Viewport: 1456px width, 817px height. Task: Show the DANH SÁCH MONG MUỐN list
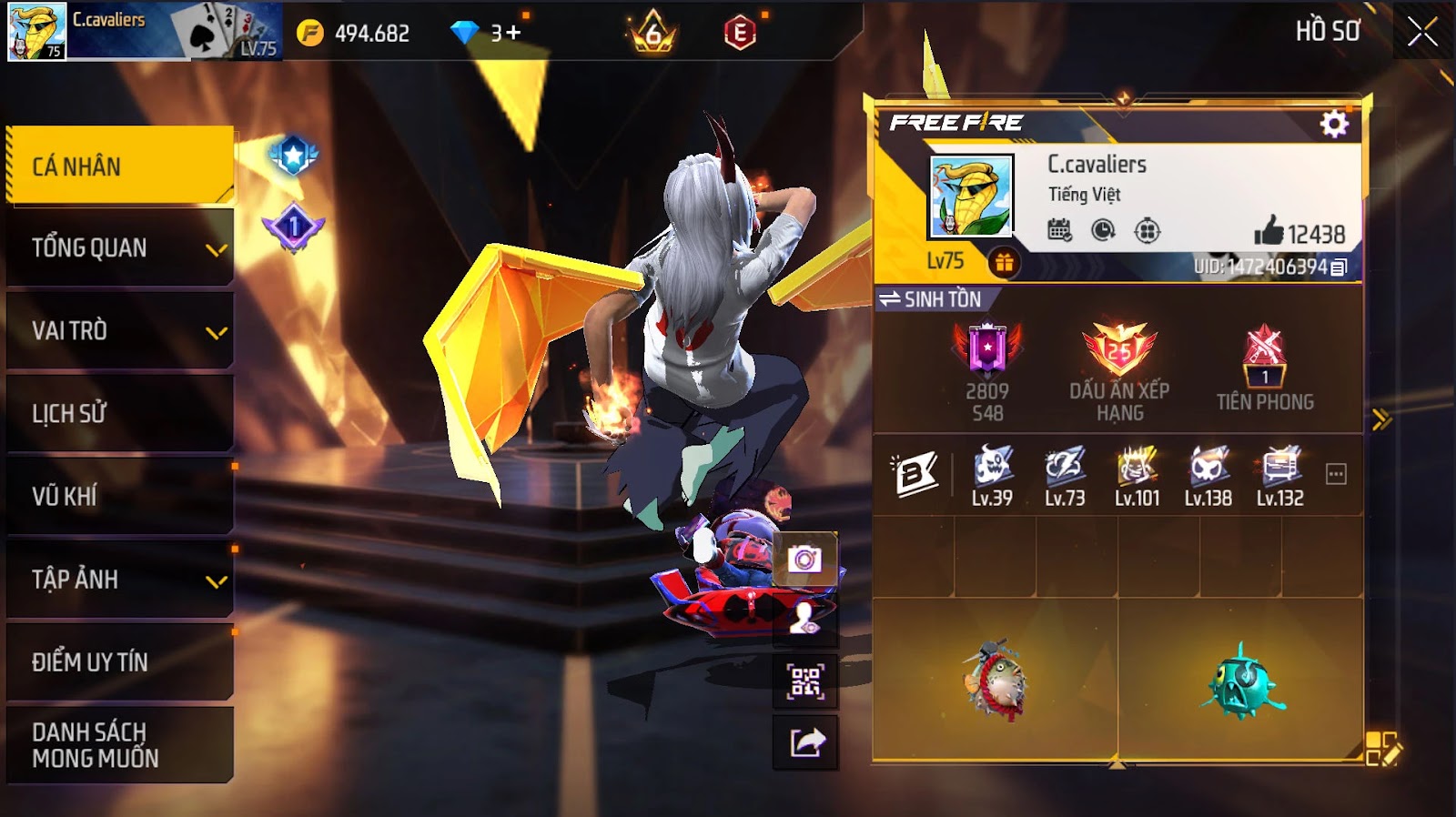pyautogui.click(x=118, y=745)
